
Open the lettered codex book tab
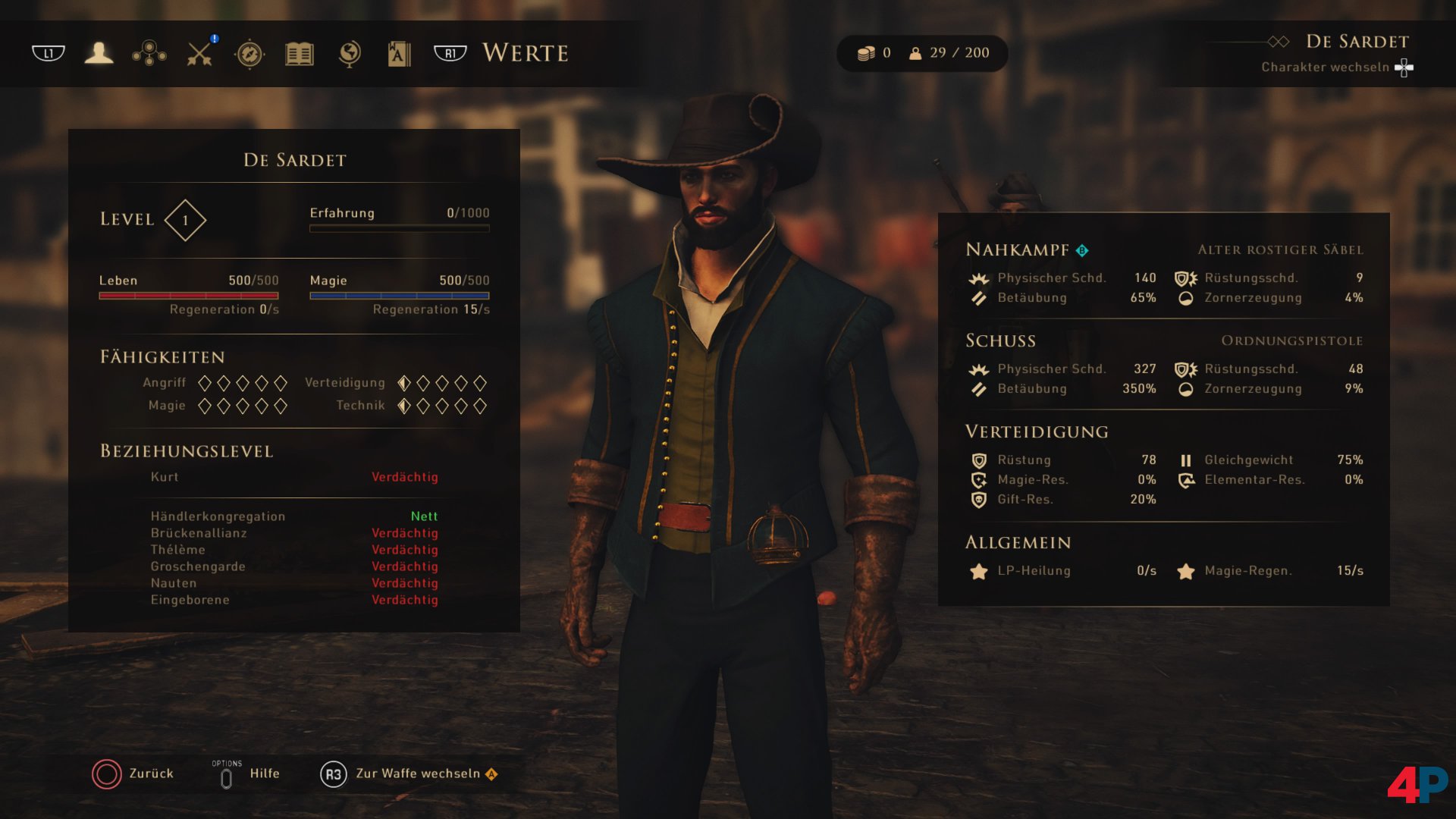click(399, 54)
